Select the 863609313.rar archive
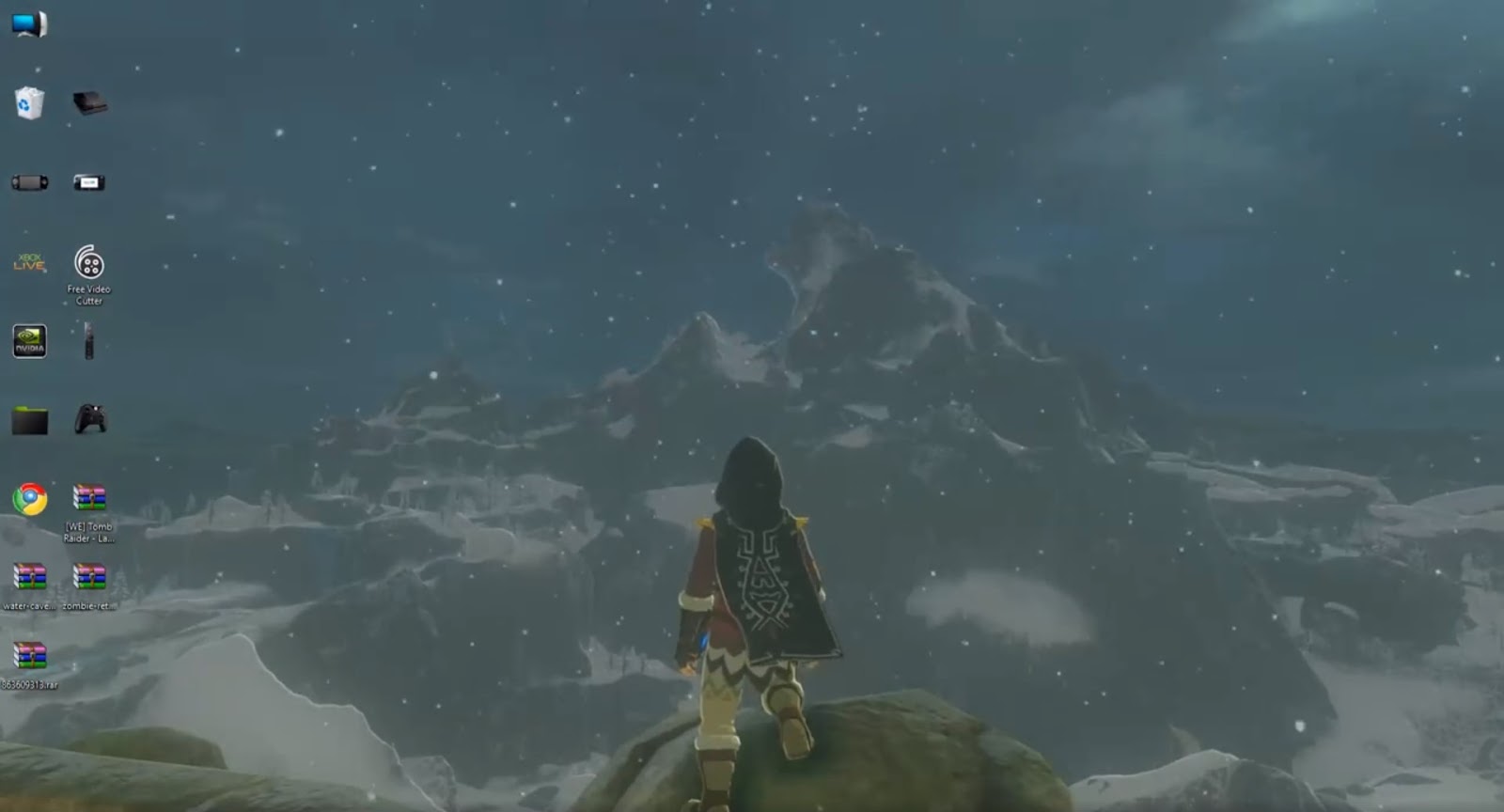 (x=31, y=653)
